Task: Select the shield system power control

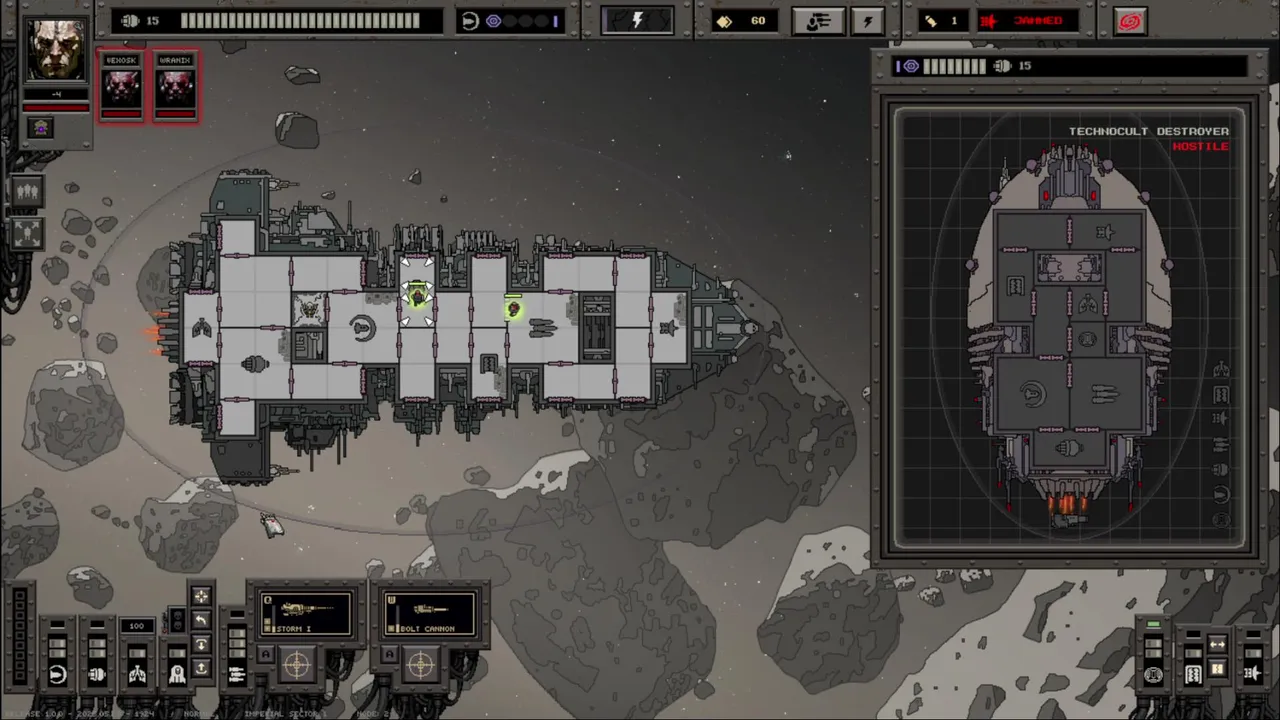Action: 57,675
